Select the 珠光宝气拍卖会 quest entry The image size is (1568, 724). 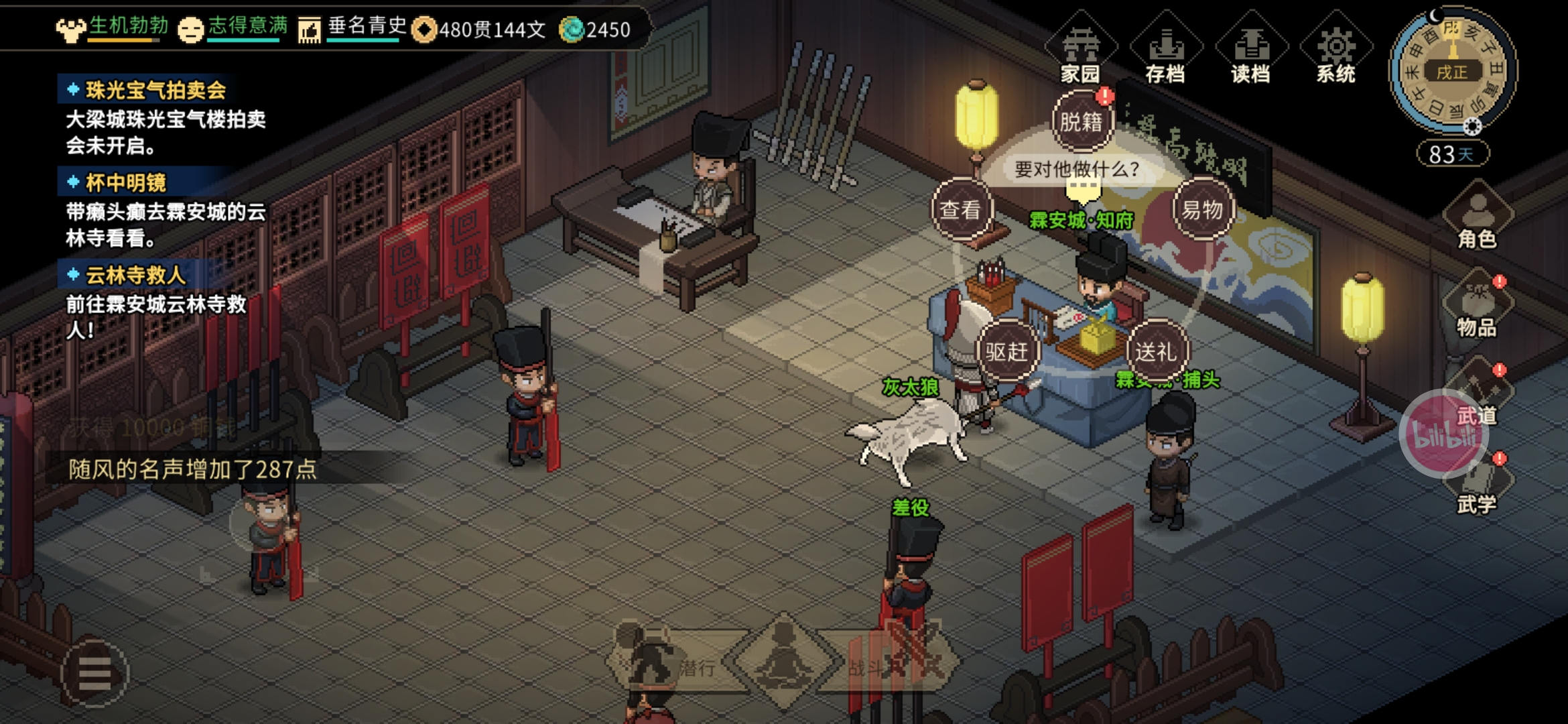click(155, 90)
